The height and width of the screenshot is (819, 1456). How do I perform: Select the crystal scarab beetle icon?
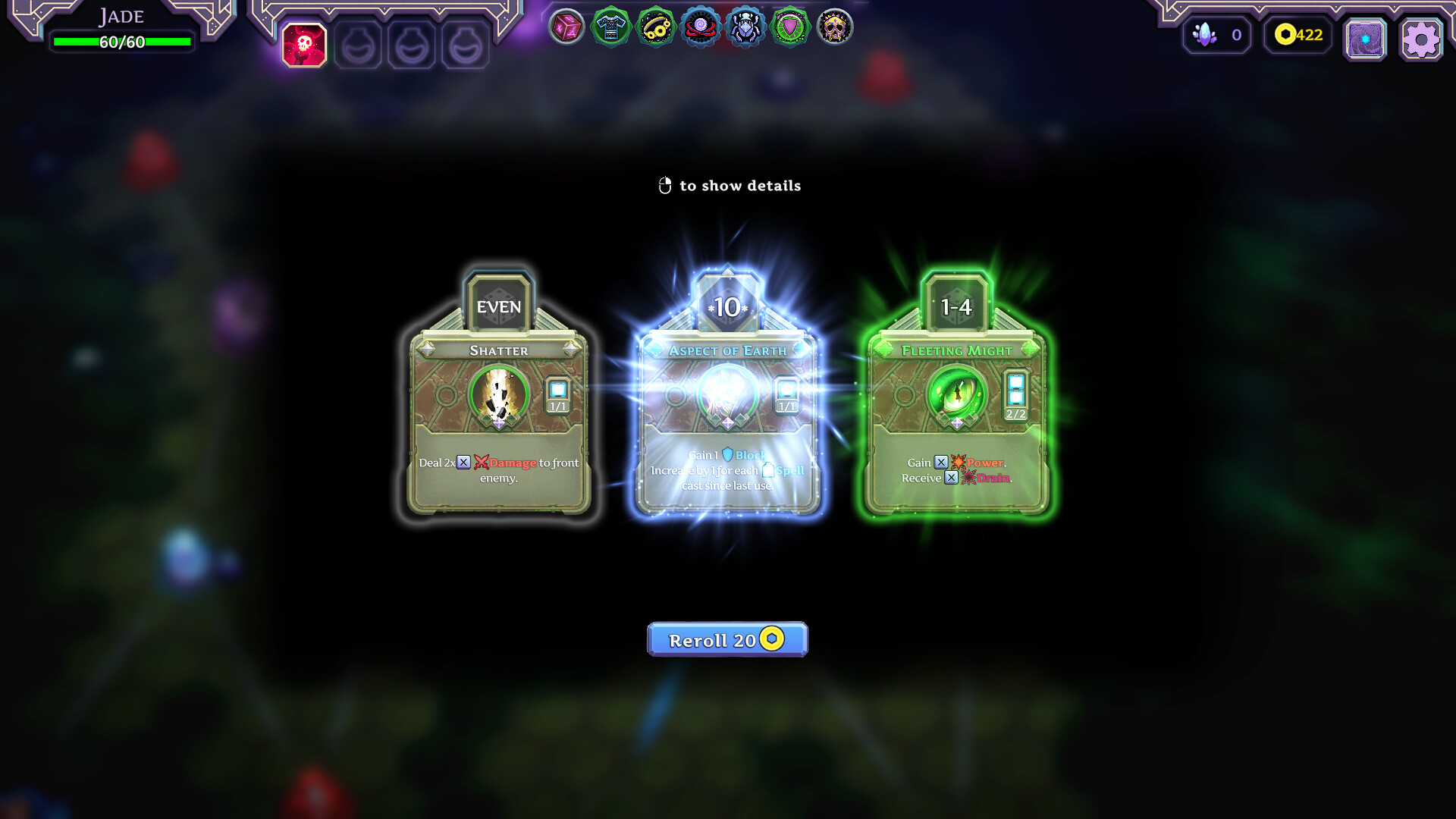744,26
